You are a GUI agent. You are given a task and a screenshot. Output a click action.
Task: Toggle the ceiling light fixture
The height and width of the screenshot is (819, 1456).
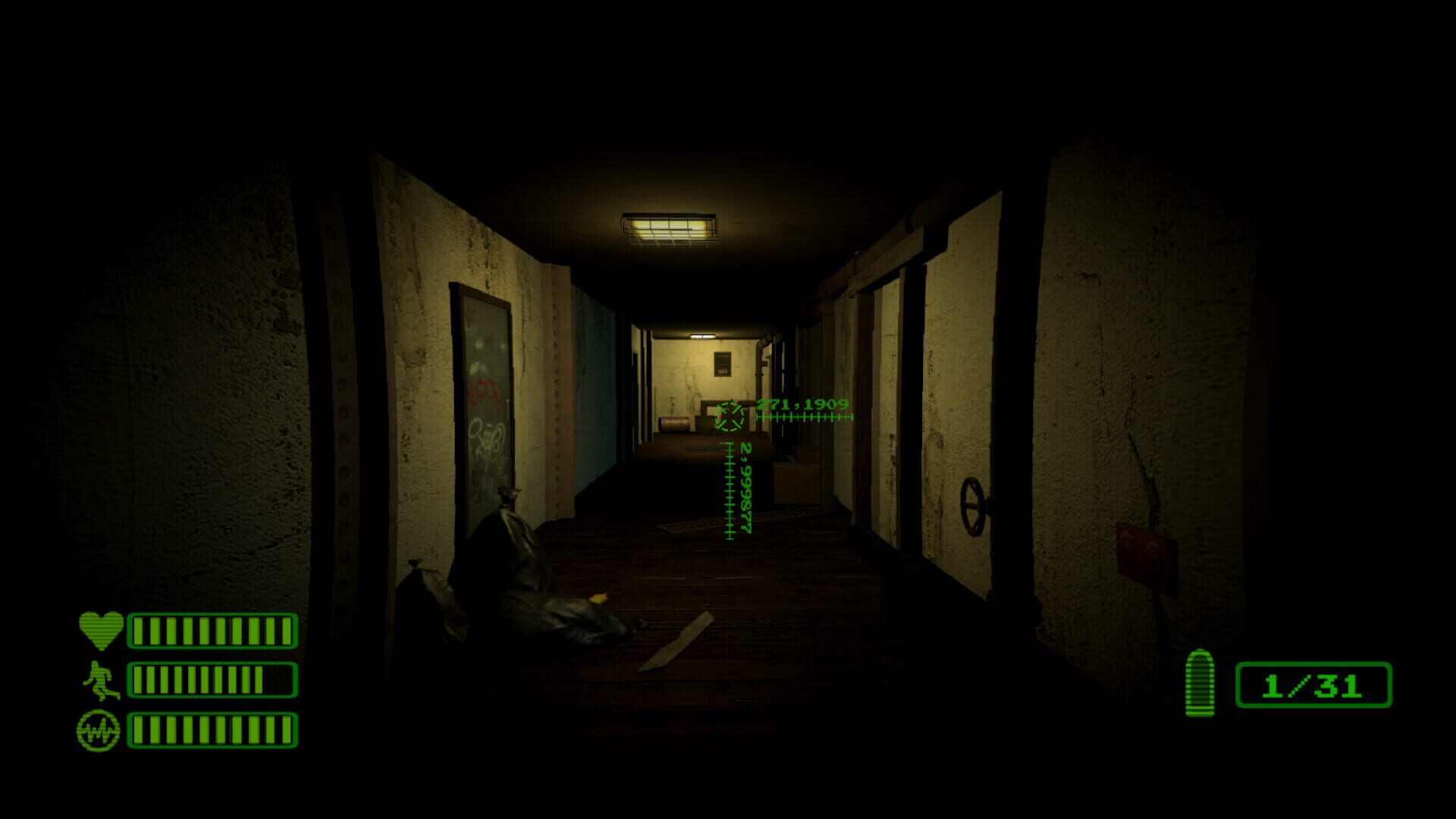pos(667,227)
